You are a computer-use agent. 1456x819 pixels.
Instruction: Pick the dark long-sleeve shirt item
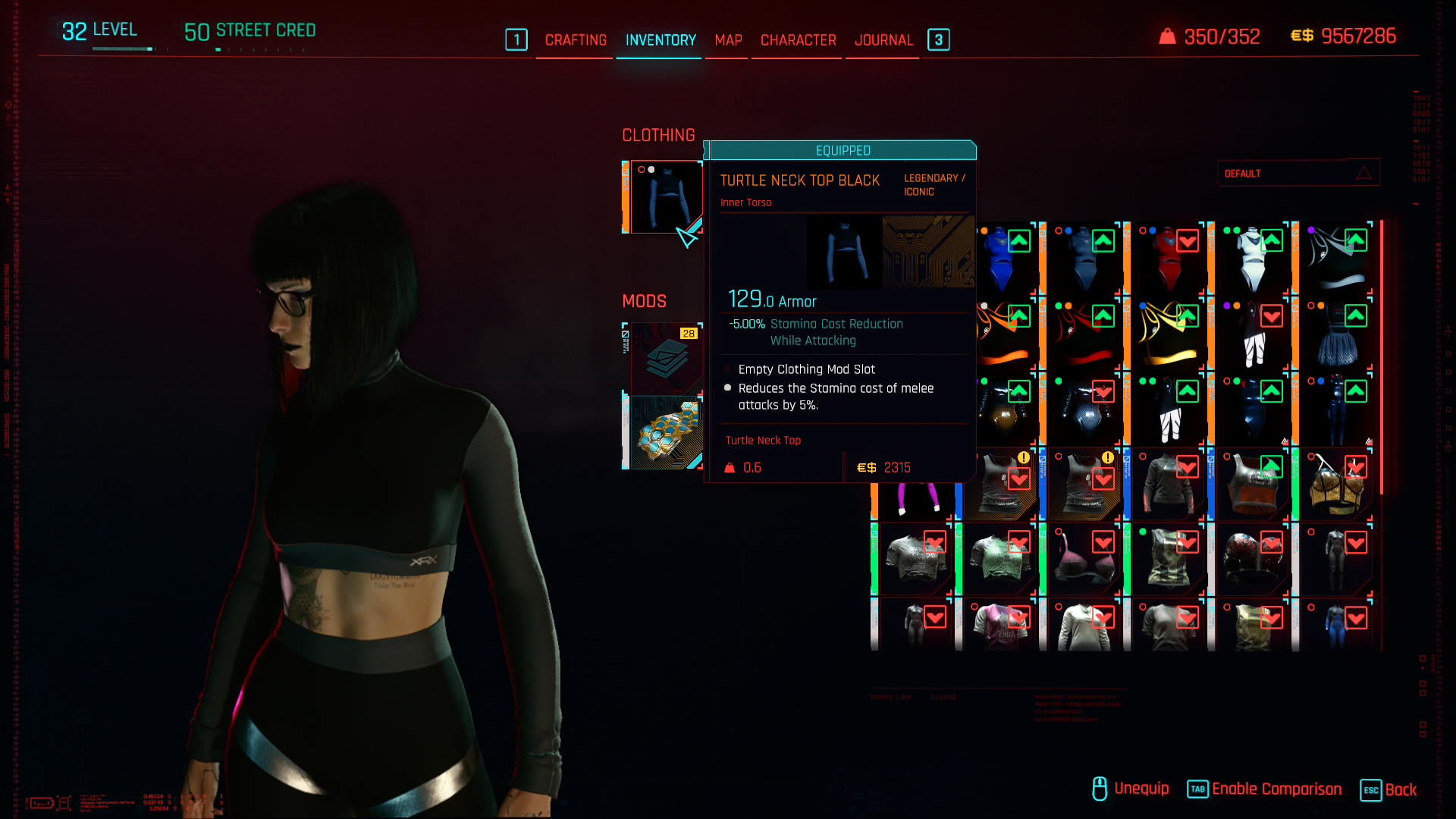[x=1168, y=485]
